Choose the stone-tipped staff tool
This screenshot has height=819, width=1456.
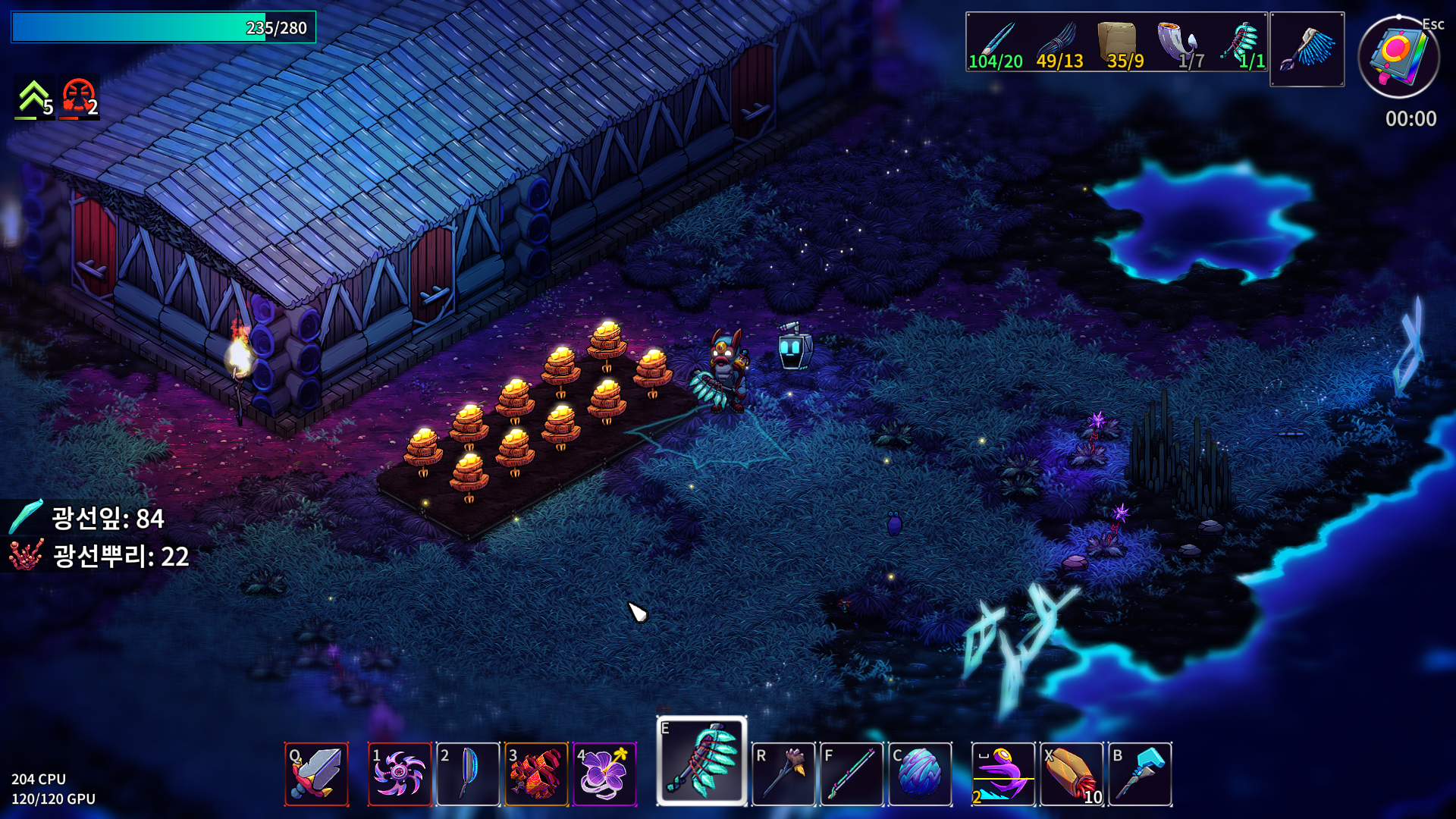(783, 773)
